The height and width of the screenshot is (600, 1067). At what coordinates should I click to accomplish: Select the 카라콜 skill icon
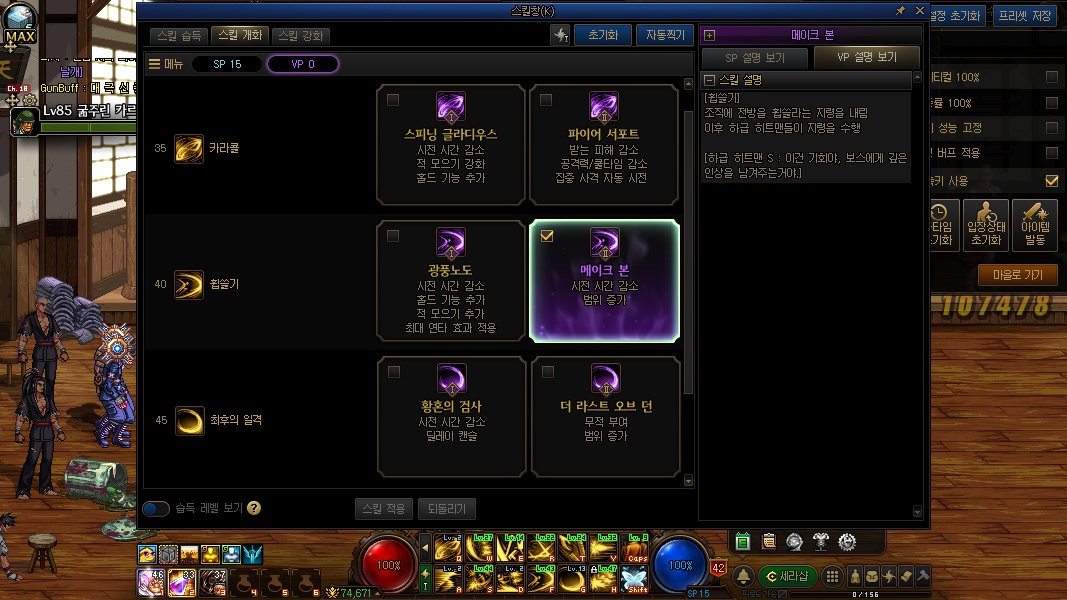(x=188, y=148)
